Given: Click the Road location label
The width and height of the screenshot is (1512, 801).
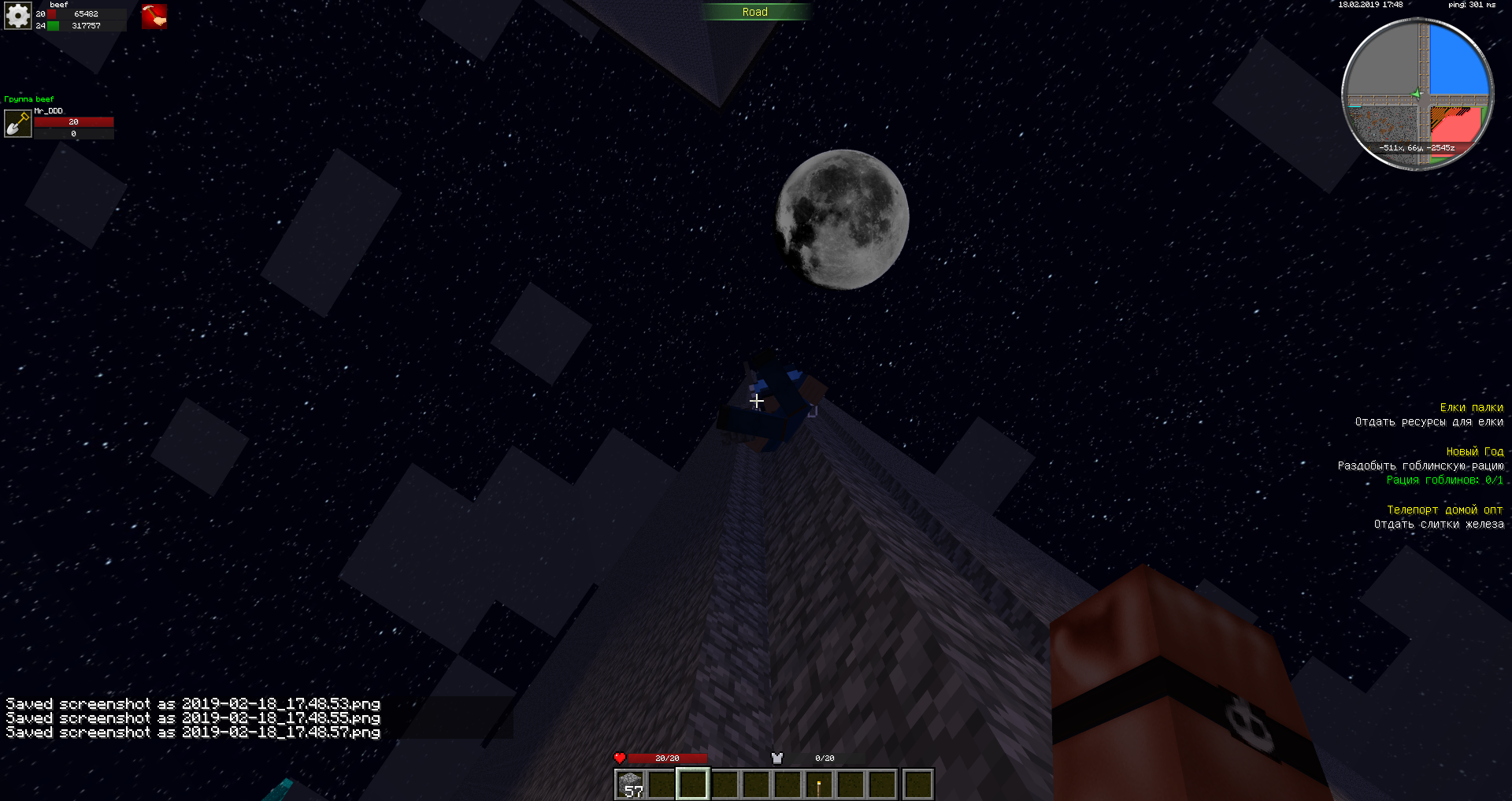Looking at the screenshot, I should pyautogui.click(x=754, y=12).
